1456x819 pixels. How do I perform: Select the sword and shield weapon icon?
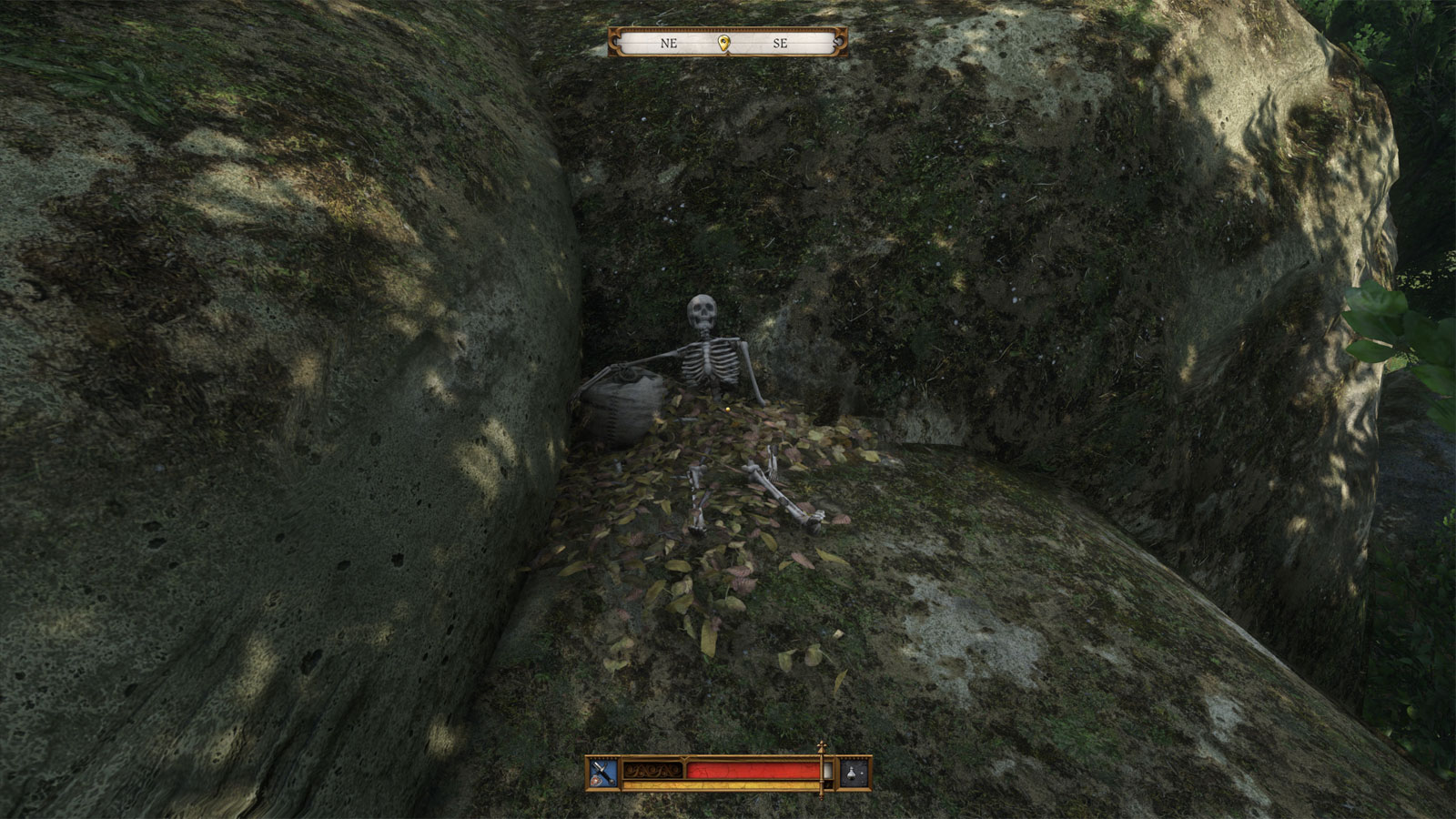click(603, 773)
